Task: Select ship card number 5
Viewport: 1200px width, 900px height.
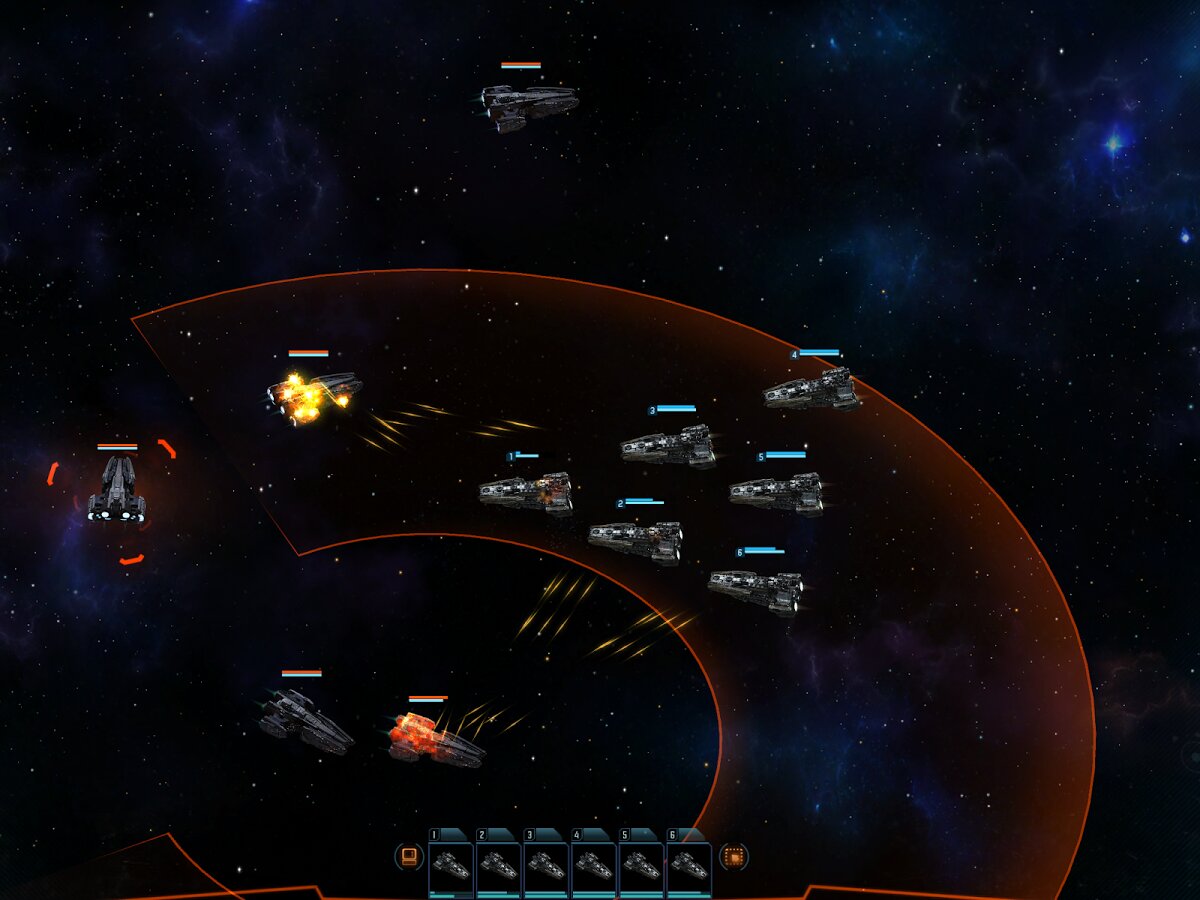Action: pyautogui.click(x=641, y=865)
